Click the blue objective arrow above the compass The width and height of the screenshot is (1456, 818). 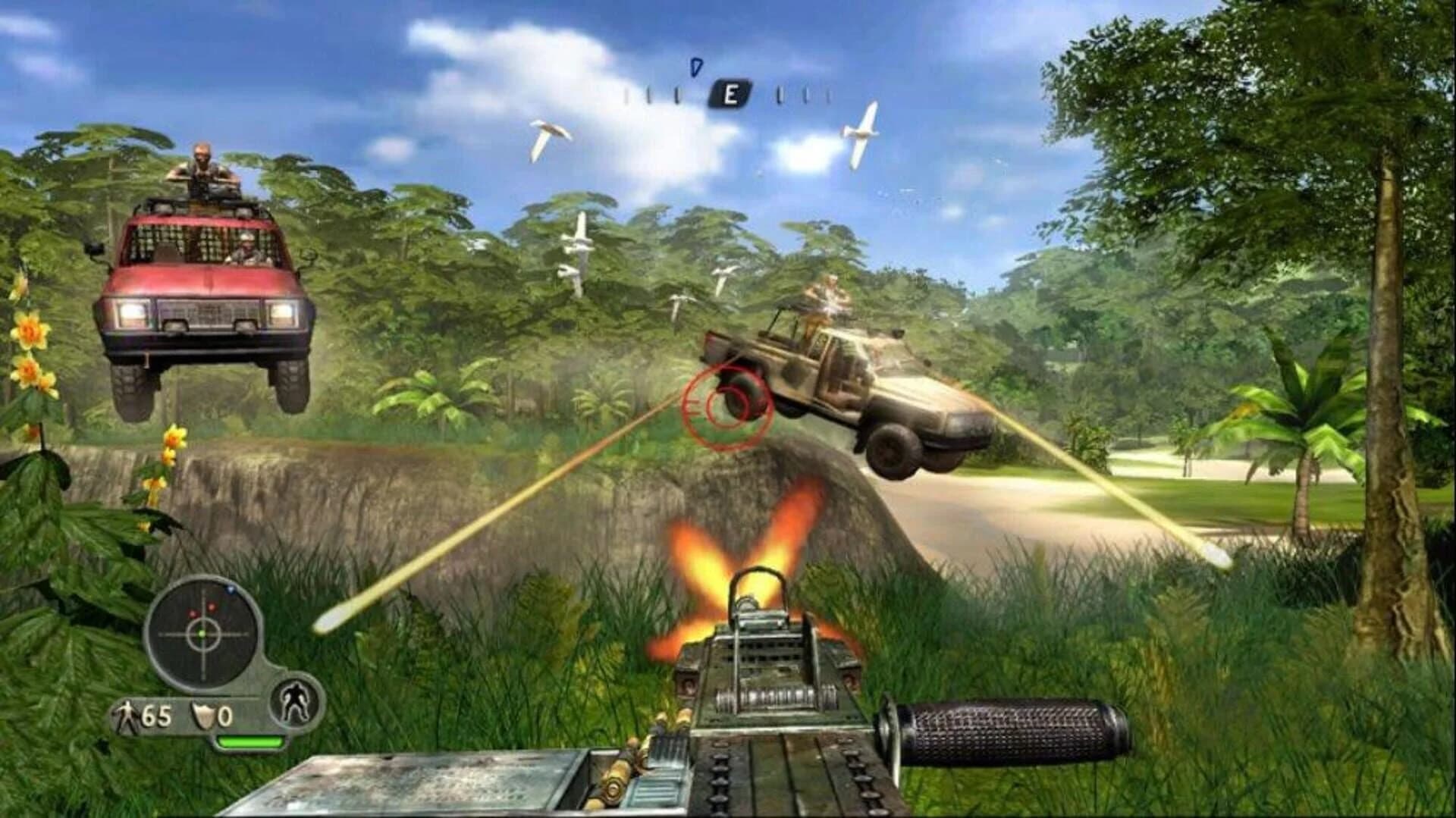click(696, 67)
